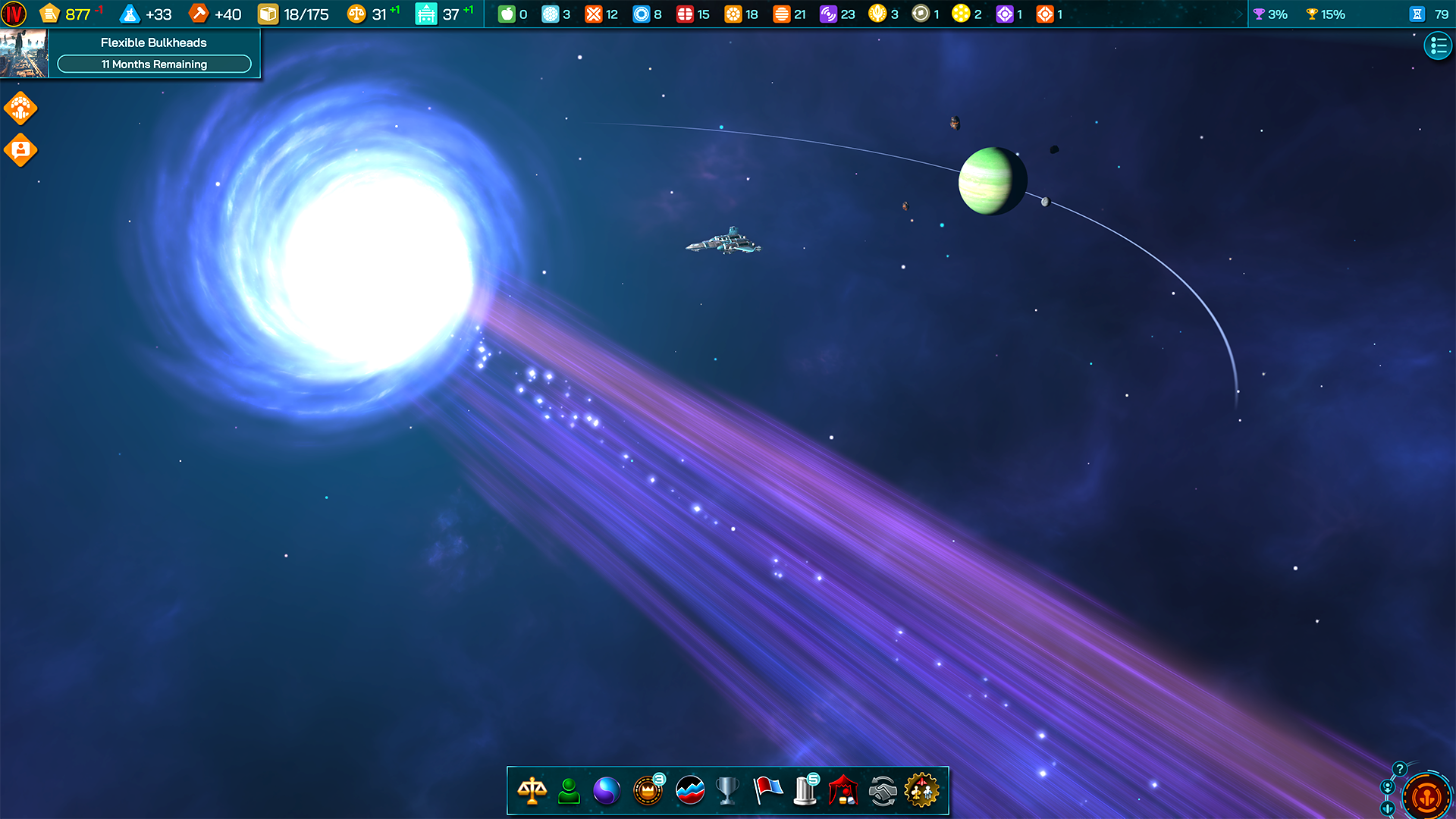Select the green citizen management icon
This screenshot has width=1456, height=819.
point(570,790)
